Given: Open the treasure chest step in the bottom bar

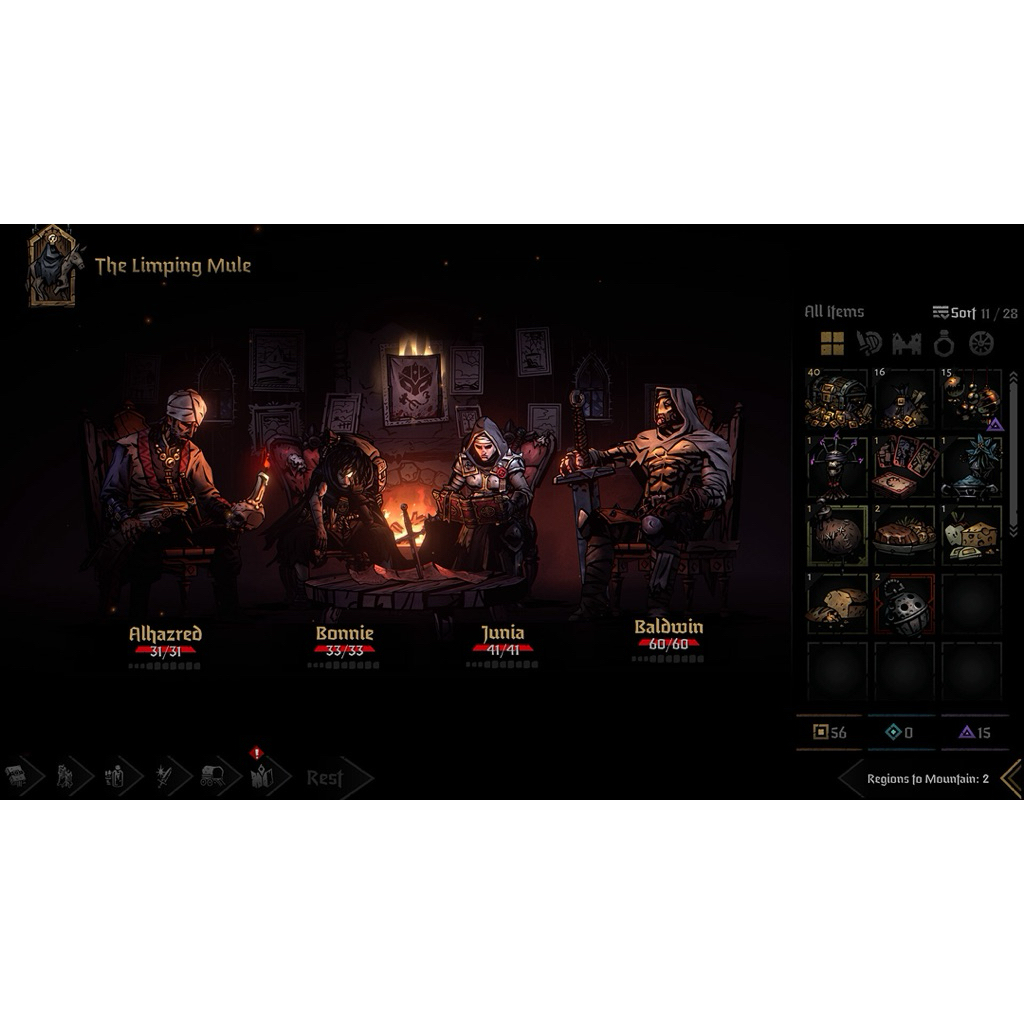Looking at the screenshot, I should (x=16, y=777).
